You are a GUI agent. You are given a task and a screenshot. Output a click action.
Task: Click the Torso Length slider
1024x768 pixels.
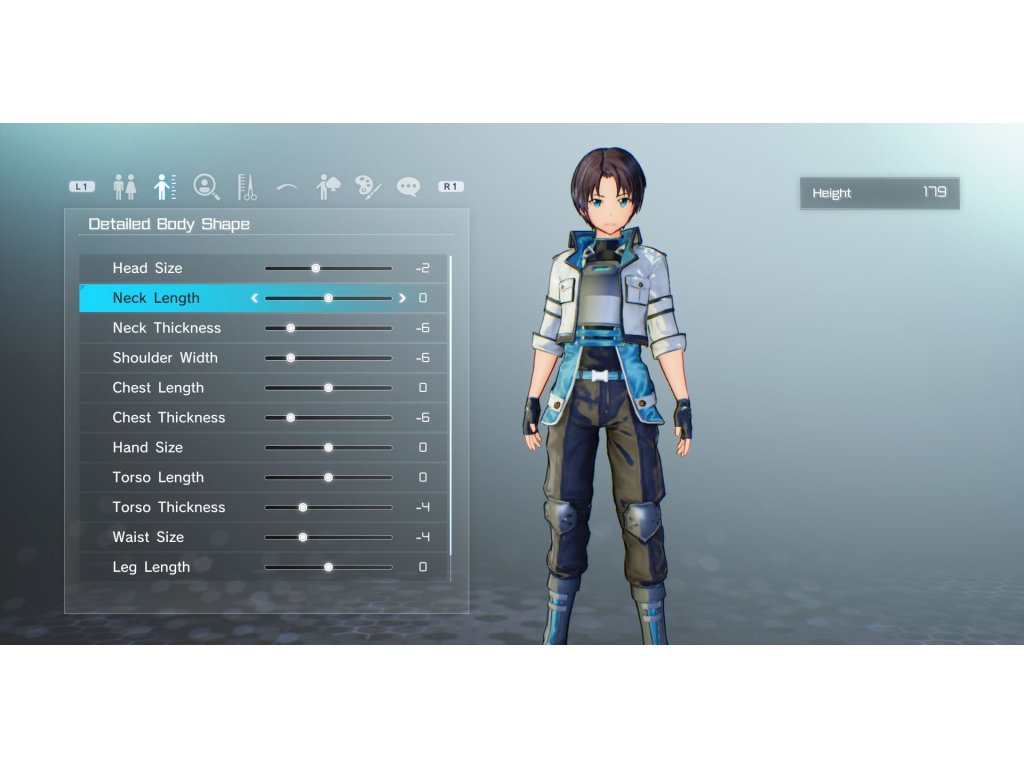point(328,478)
